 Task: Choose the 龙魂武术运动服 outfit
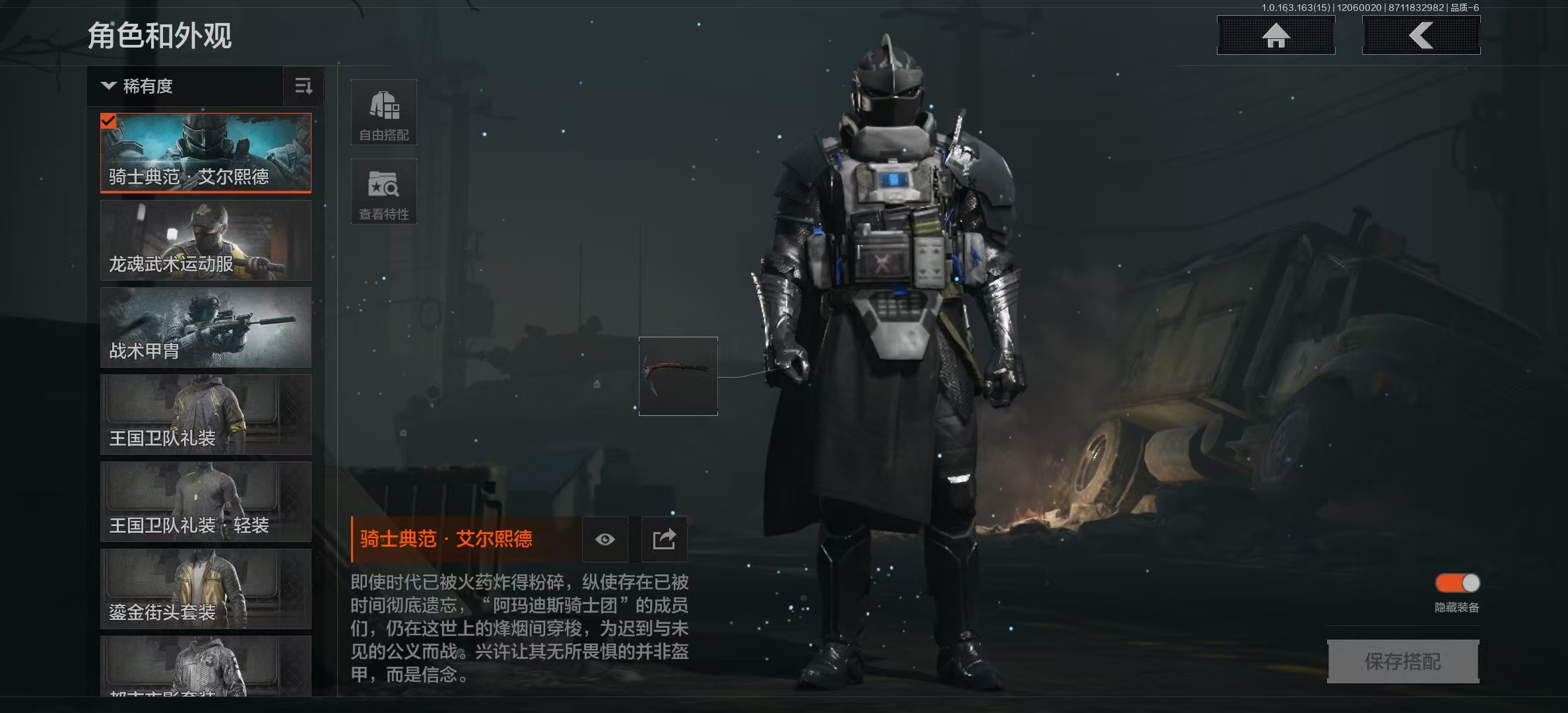click(x=206, y=240)
